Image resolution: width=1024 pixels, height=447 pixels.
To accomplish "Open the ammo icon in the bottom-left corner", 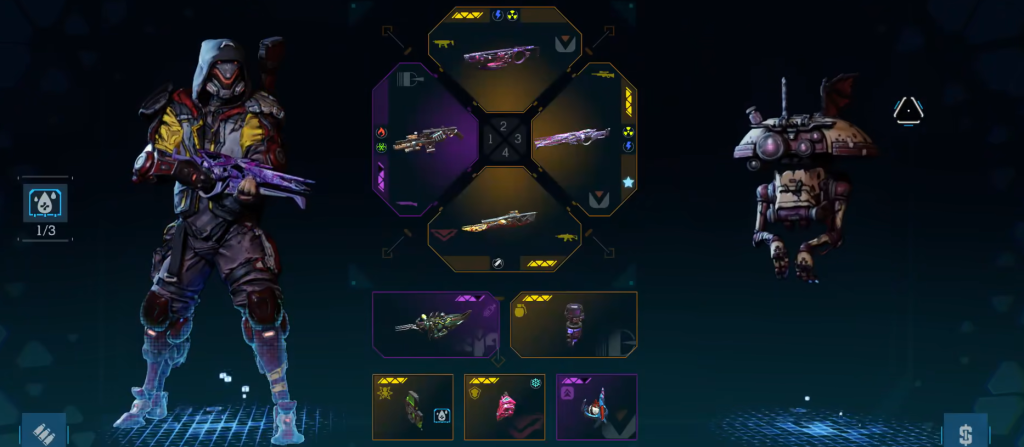I will click(x=42, y=430).
